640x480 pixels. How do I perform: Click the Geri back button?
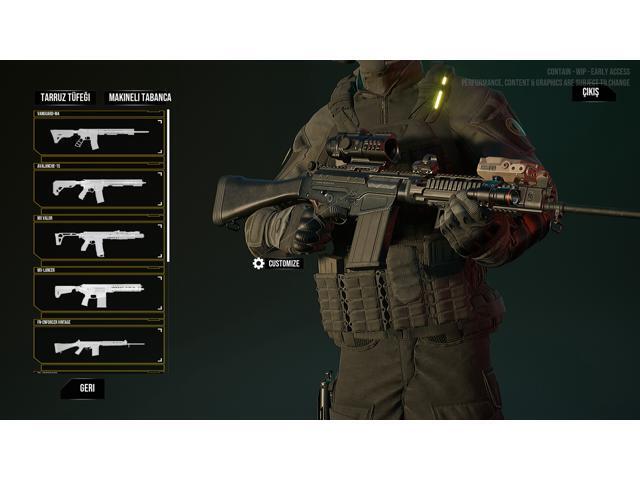point(86,387)
